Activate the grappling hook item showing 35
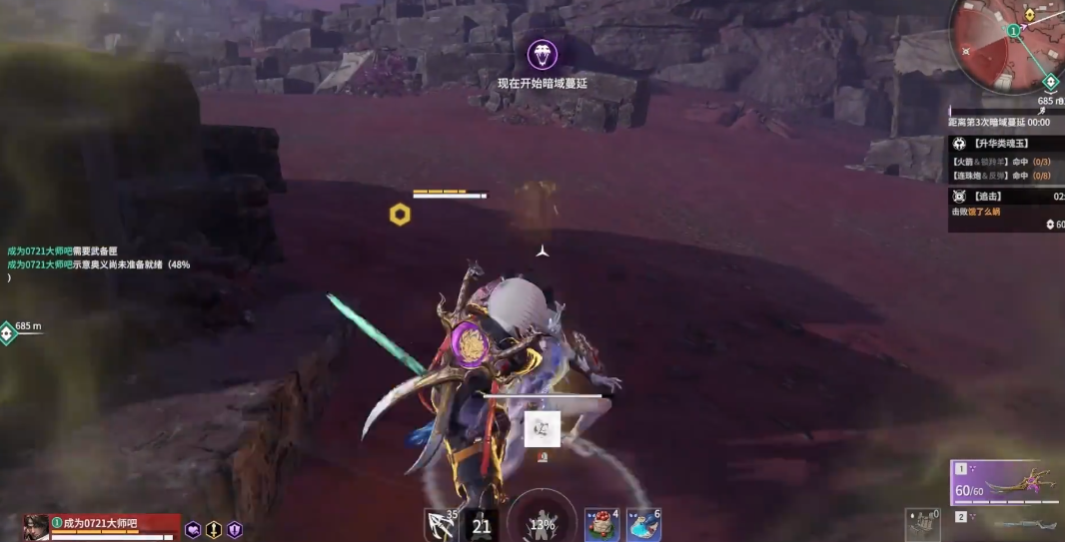The image size is (1065, 542). coord(440,524)
